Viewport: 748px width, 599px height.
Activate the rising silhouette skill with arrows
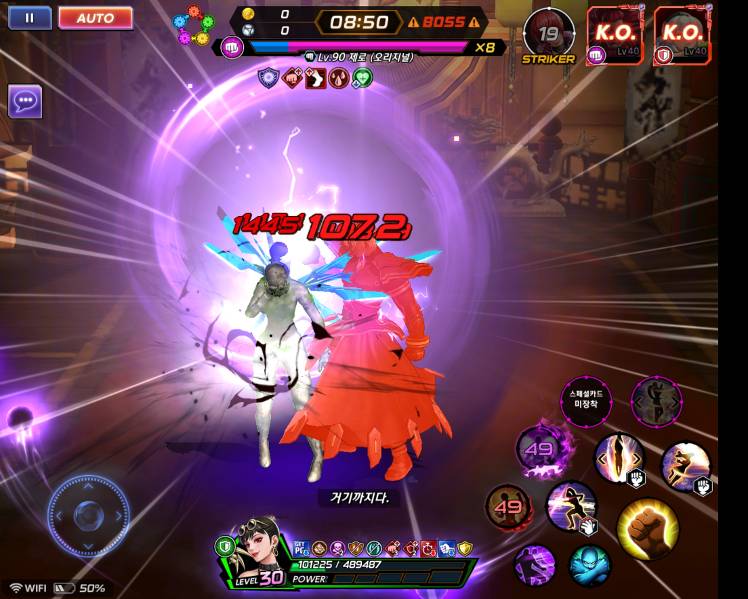pos(618,458)
